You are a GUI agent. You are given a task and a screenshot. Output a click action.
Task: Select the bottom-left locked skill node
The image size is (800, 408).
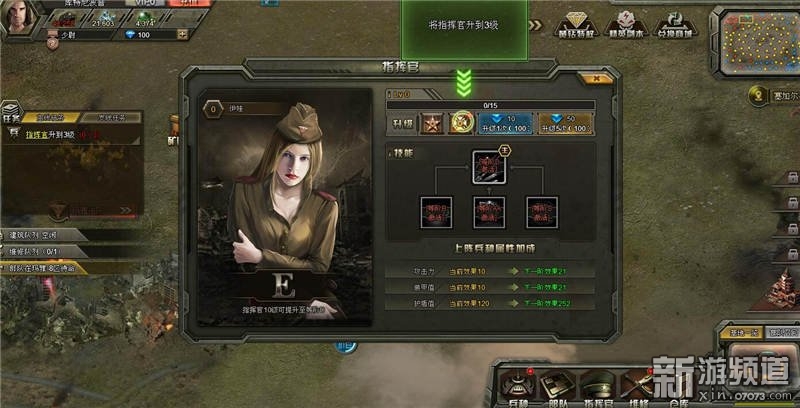(436, 211)
